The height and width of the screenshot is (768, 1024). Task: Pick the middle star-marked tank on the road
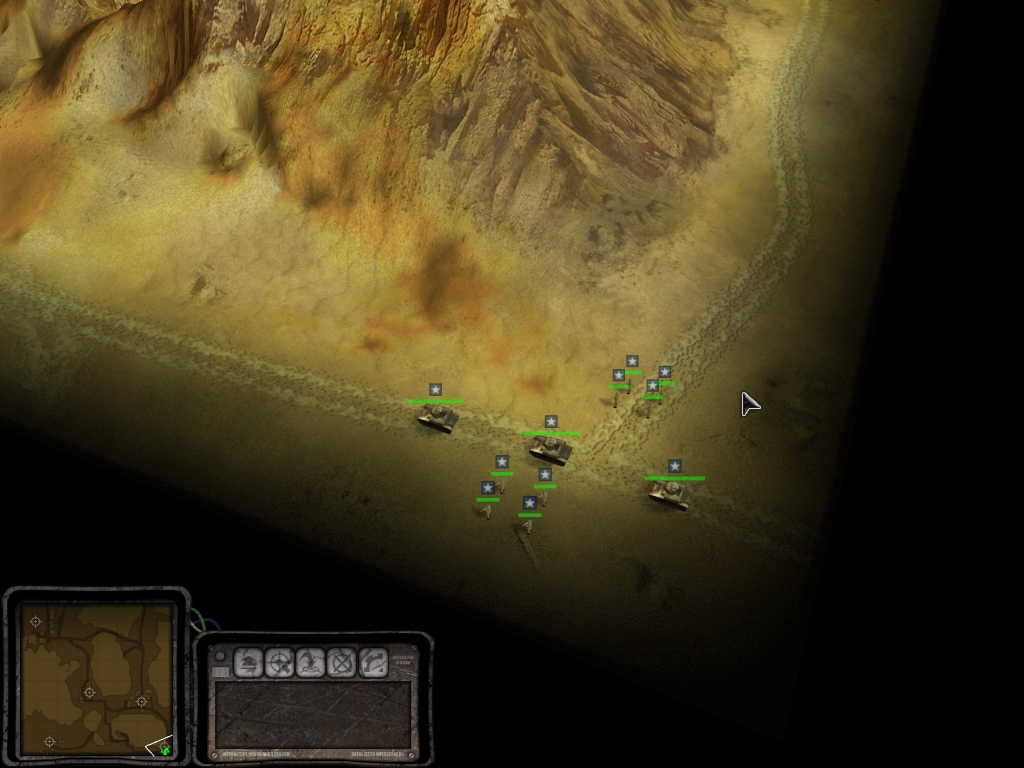coord(551,449)
